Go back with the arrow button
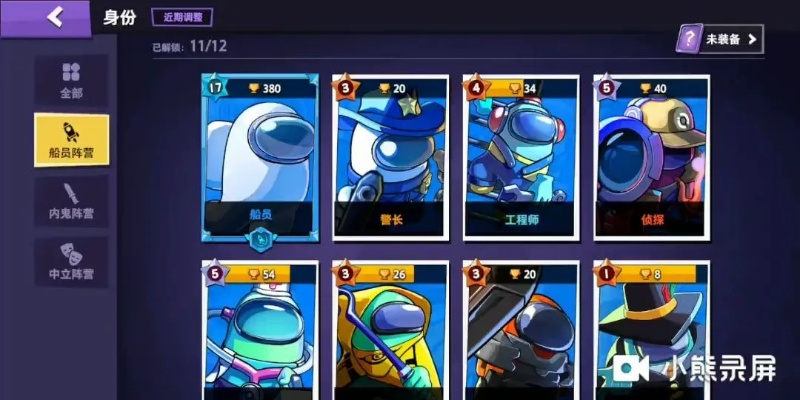This screenshot has height=400, width=800. (x=55, y=16)
